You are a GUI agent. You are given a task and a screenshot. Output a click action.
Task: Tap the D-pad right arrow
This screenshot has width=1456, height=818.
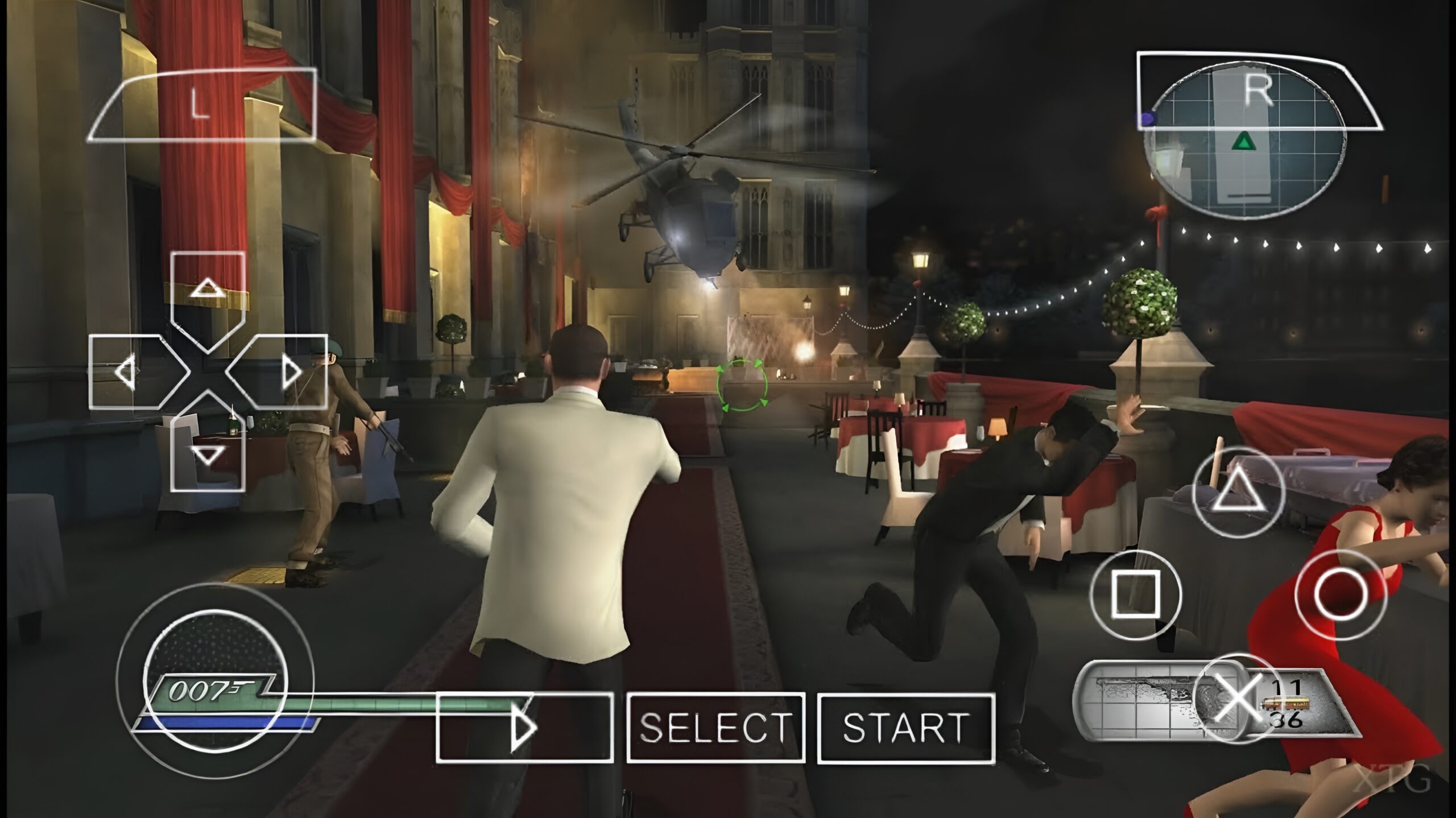pyautogui.click(x=291, y=372)
